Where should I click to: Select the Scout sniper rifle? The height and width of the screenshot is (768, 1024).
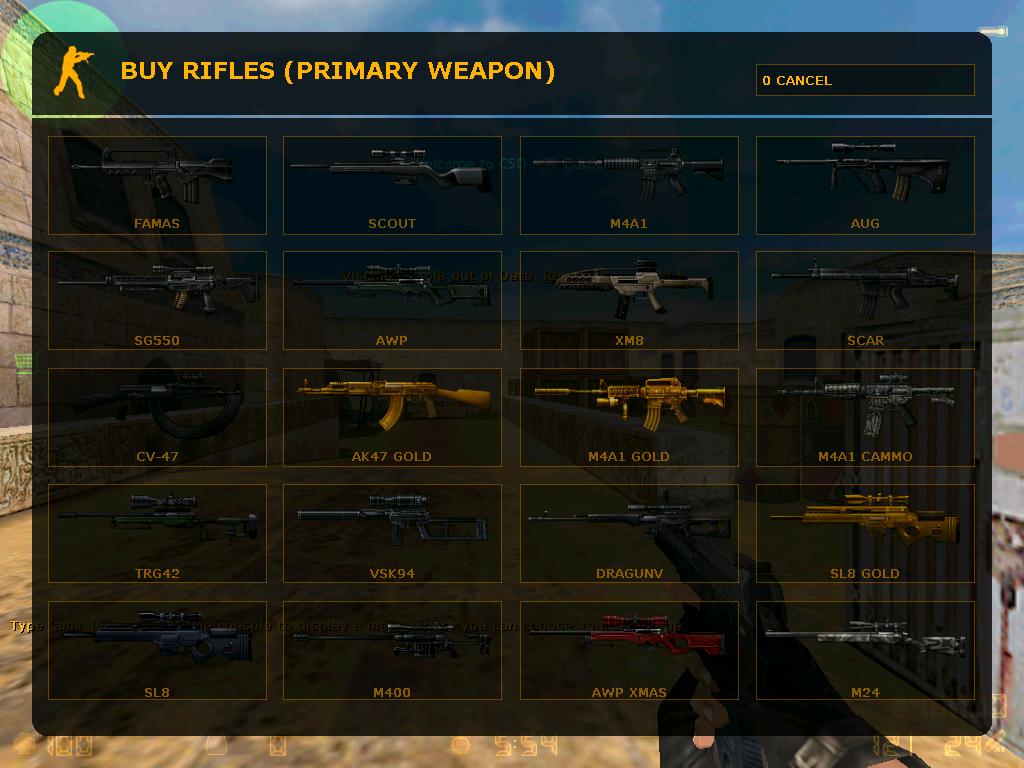click(392, 186)
